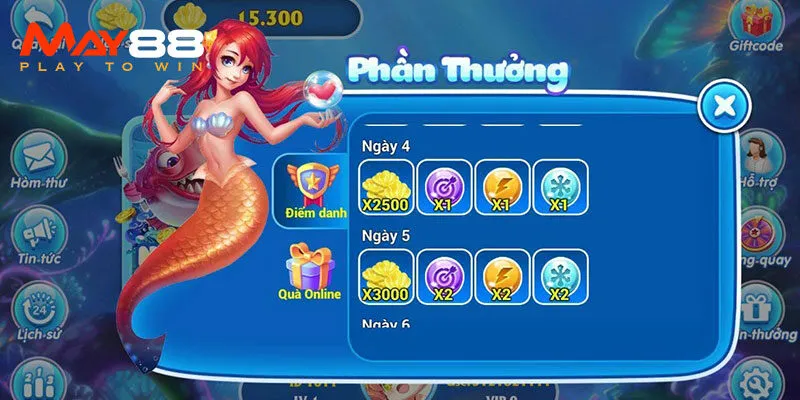
Task: Select the X2 snowflake freeze reward
Action: pyautogui.click(x=560, y=277)
